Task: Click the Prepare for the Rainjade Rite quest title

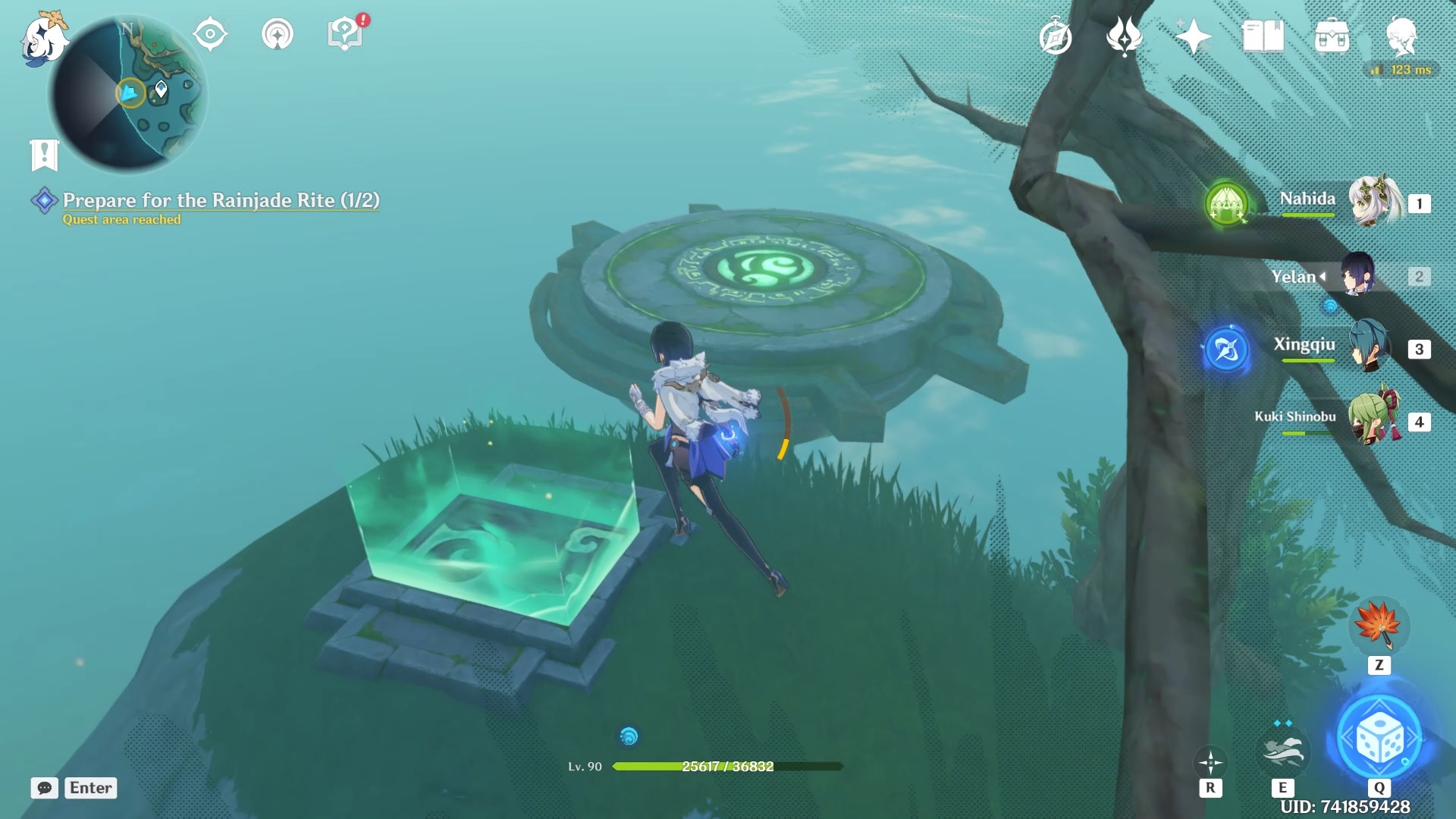Action: 220,201
